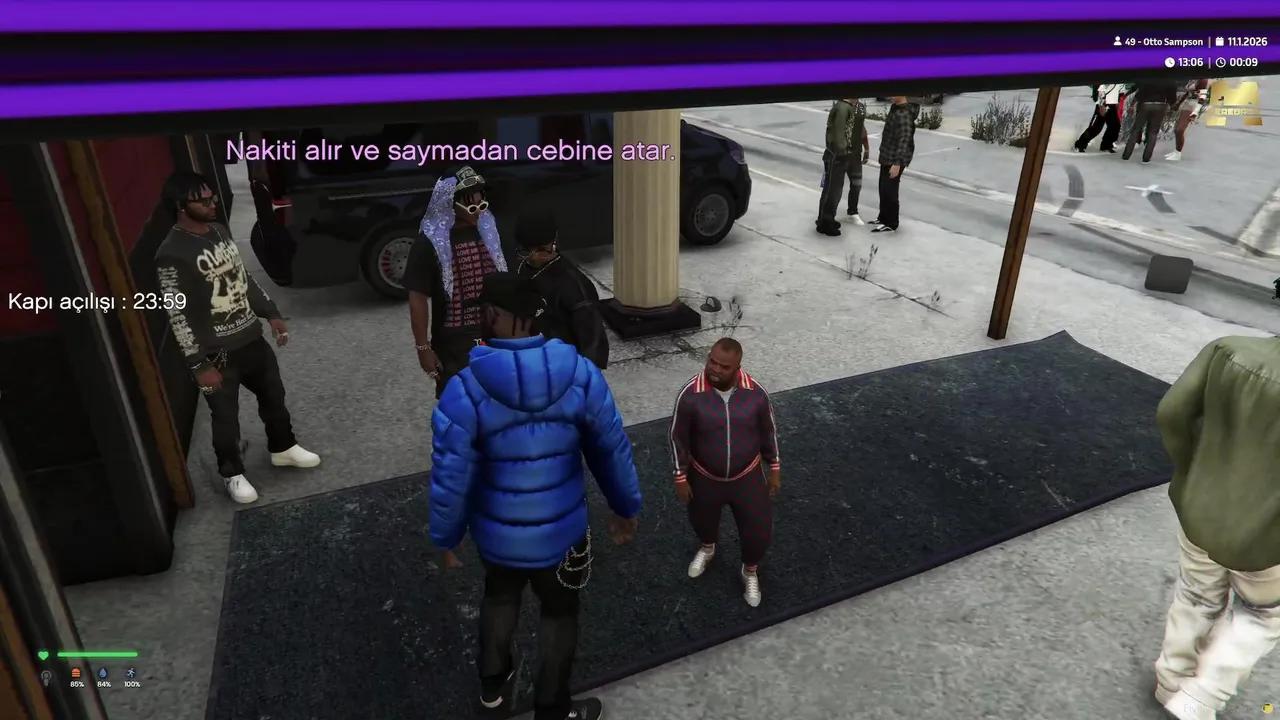Click the clock icon beside 13:06

(x=1169, y=62)
